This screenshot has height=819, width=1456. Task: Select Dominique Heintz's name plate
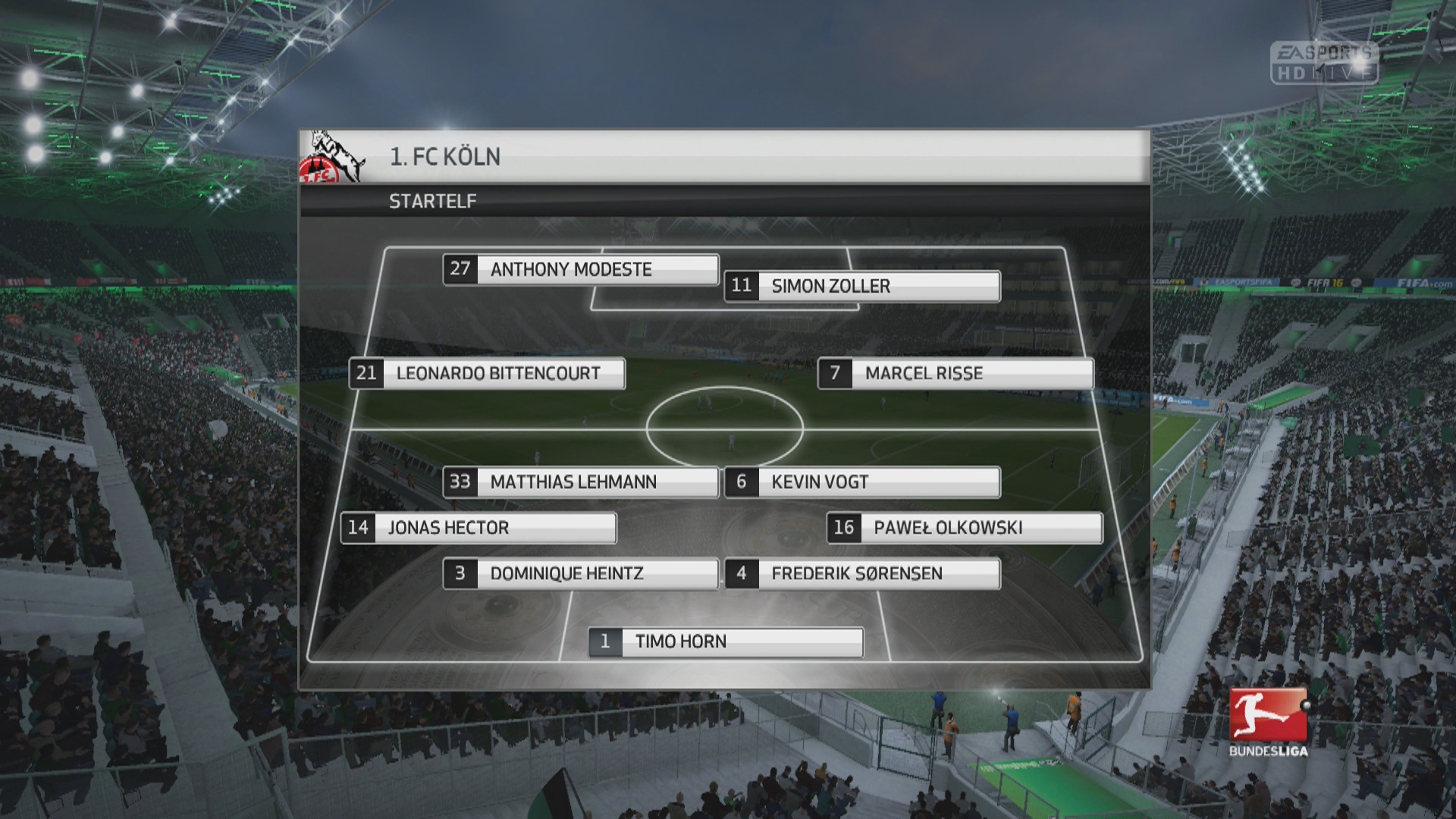[581, 573]
